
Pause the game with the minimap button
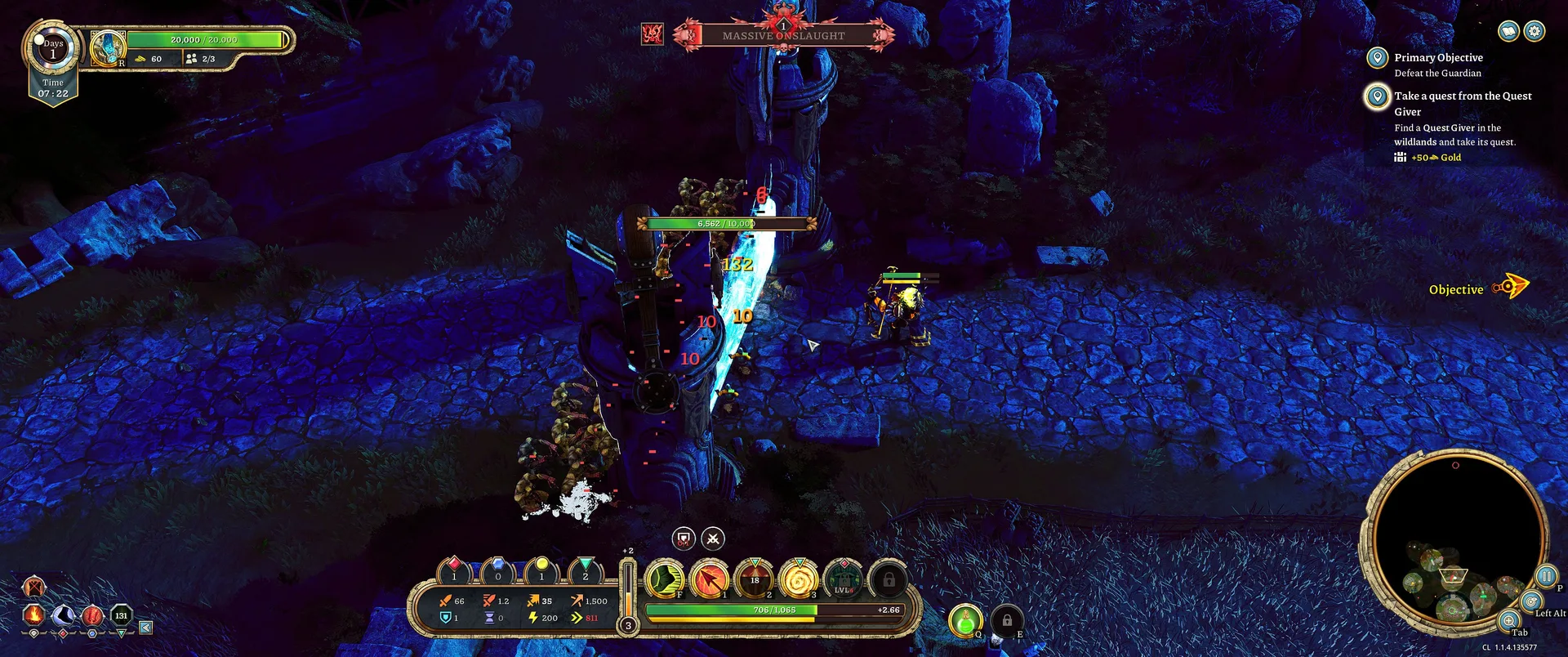1546,576
